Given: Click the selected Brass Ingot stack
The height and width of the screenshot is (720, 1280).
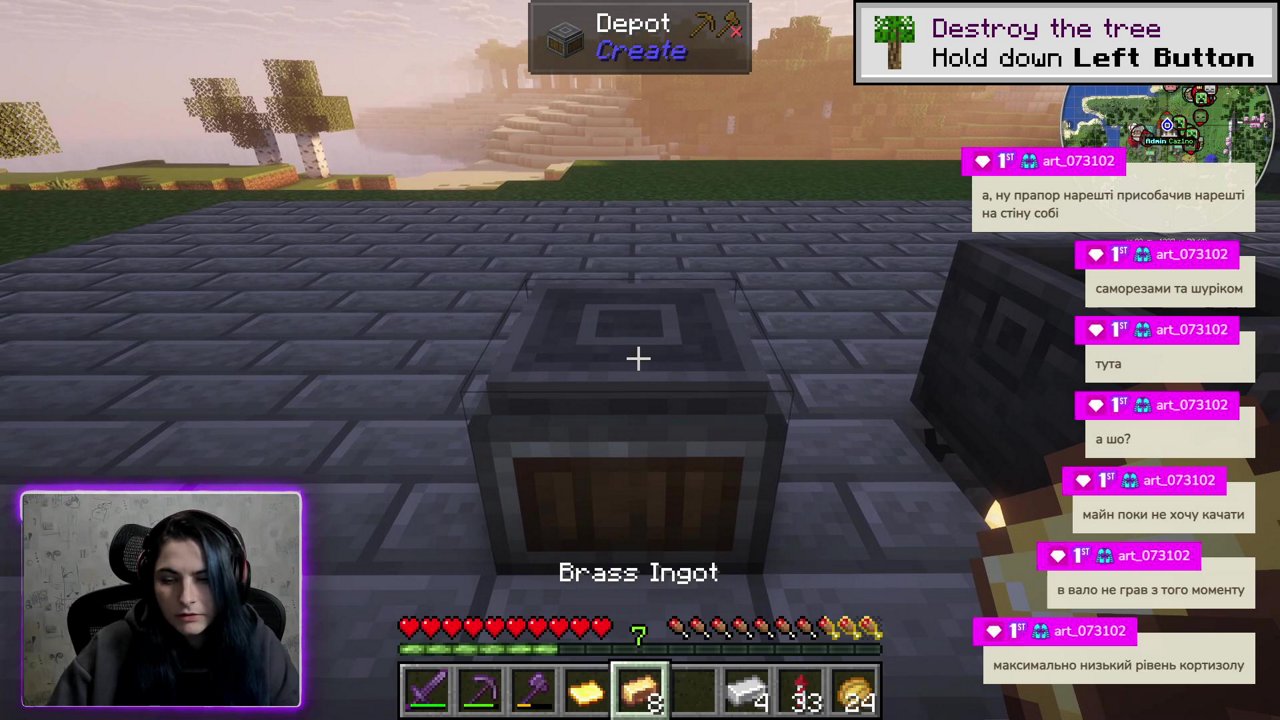Looking at the screenshot, I should click(x=641, y=690).
